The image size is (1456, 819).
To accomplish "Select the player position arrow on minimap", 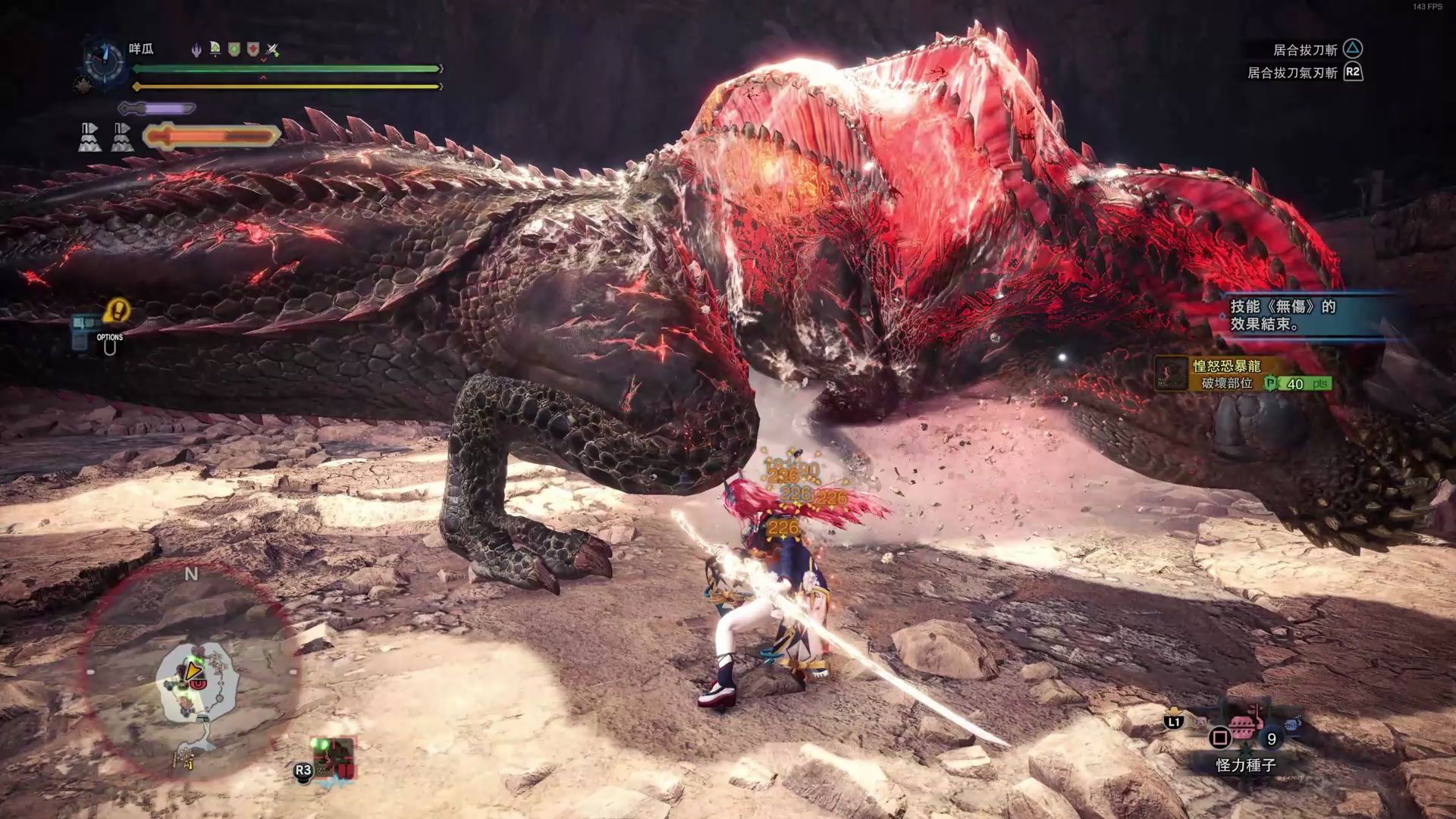I will (194, 670).
